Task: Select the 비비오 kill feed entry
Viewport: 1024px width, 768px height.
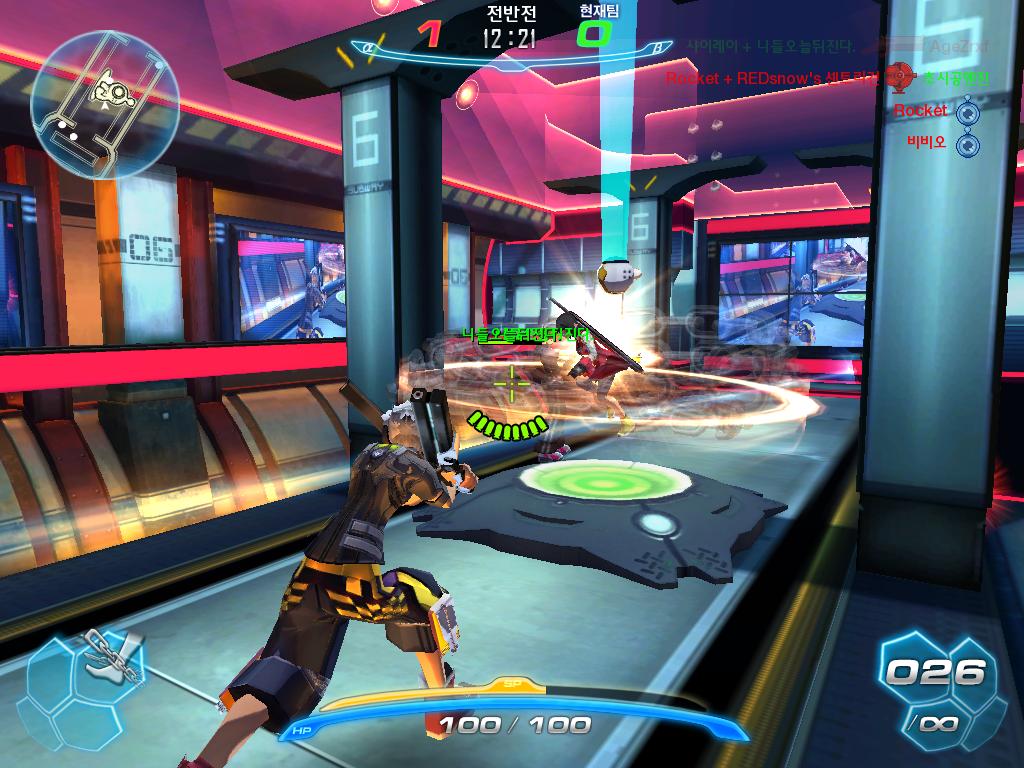Action: (926, 143)
